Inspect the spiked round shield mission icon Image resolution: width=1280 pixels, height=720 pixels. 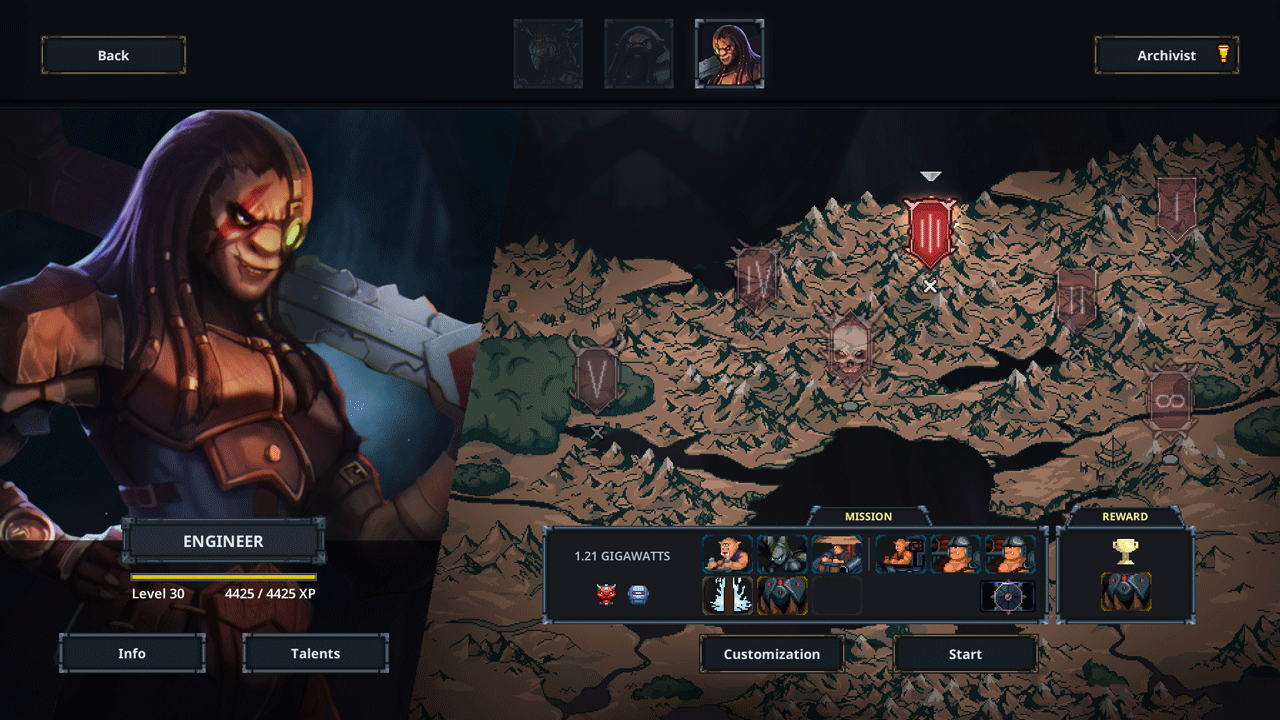point(1007,596)
